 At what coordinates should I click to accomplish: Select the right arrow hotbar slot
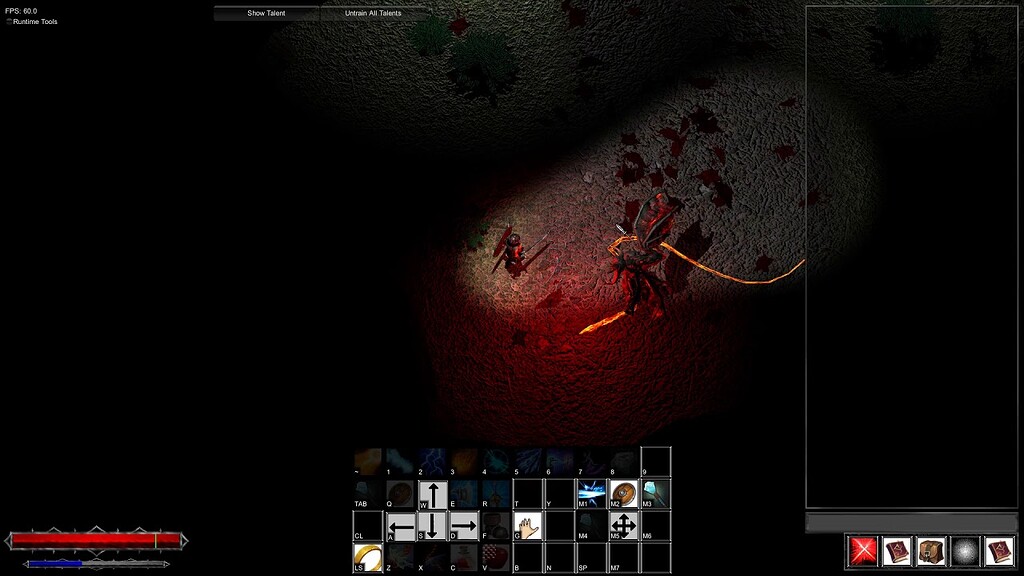tap(464, 526)
